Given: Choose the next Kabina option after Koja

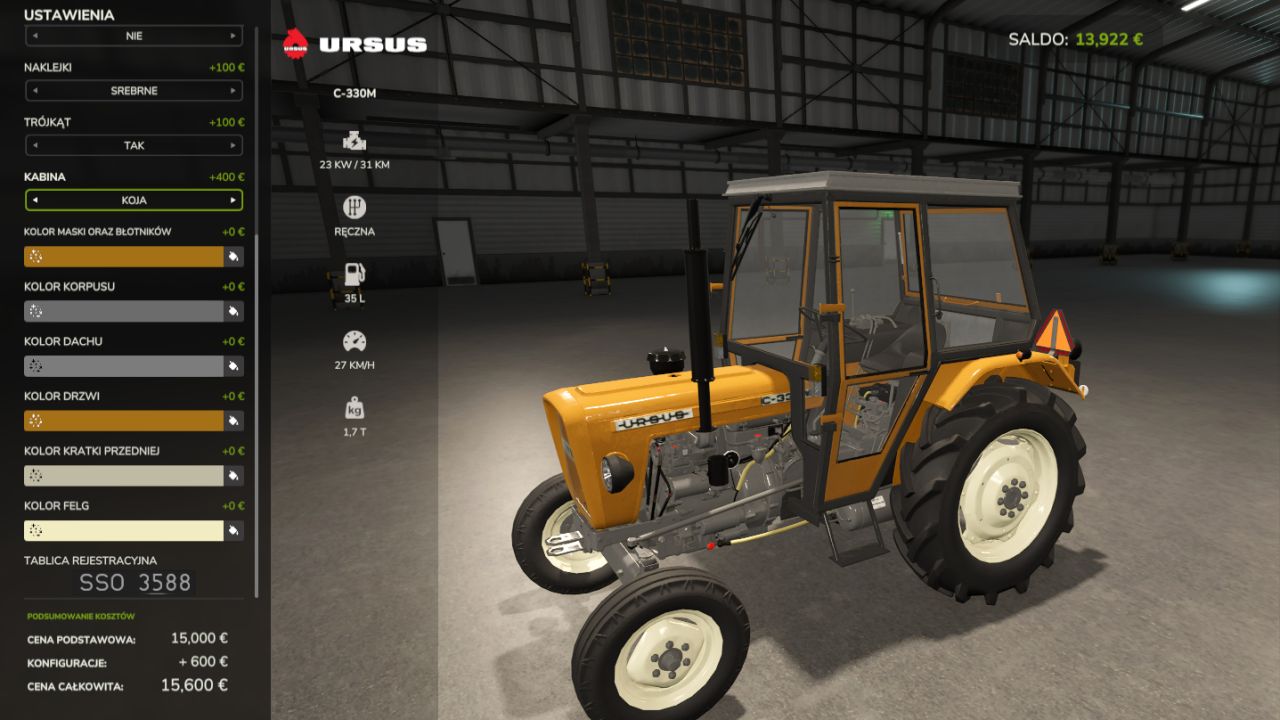Looking at the screenshot, I should pyautogui.click(x=233, y=200).
